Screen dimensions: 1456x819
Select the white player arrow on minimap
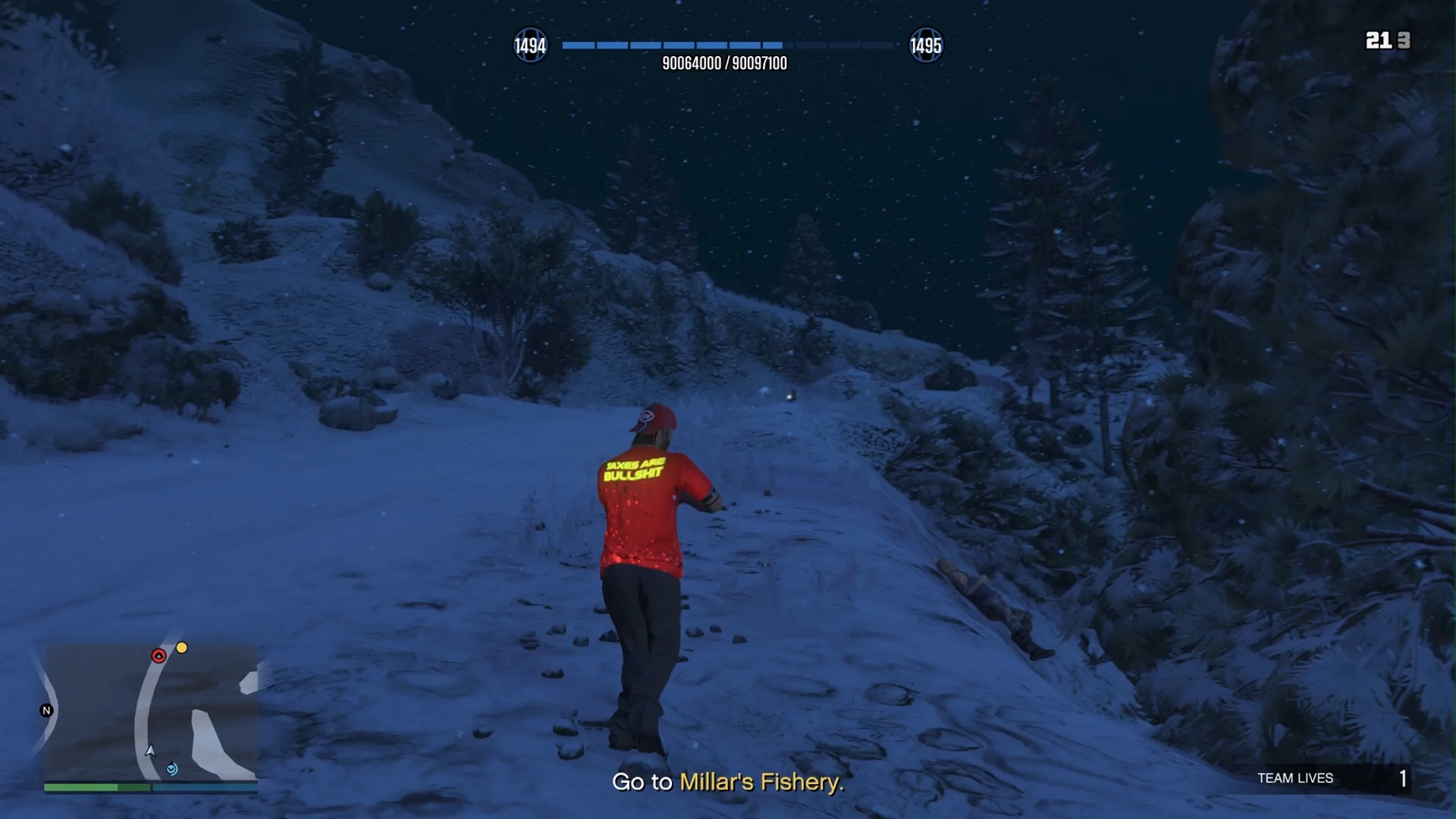(150, 751)
